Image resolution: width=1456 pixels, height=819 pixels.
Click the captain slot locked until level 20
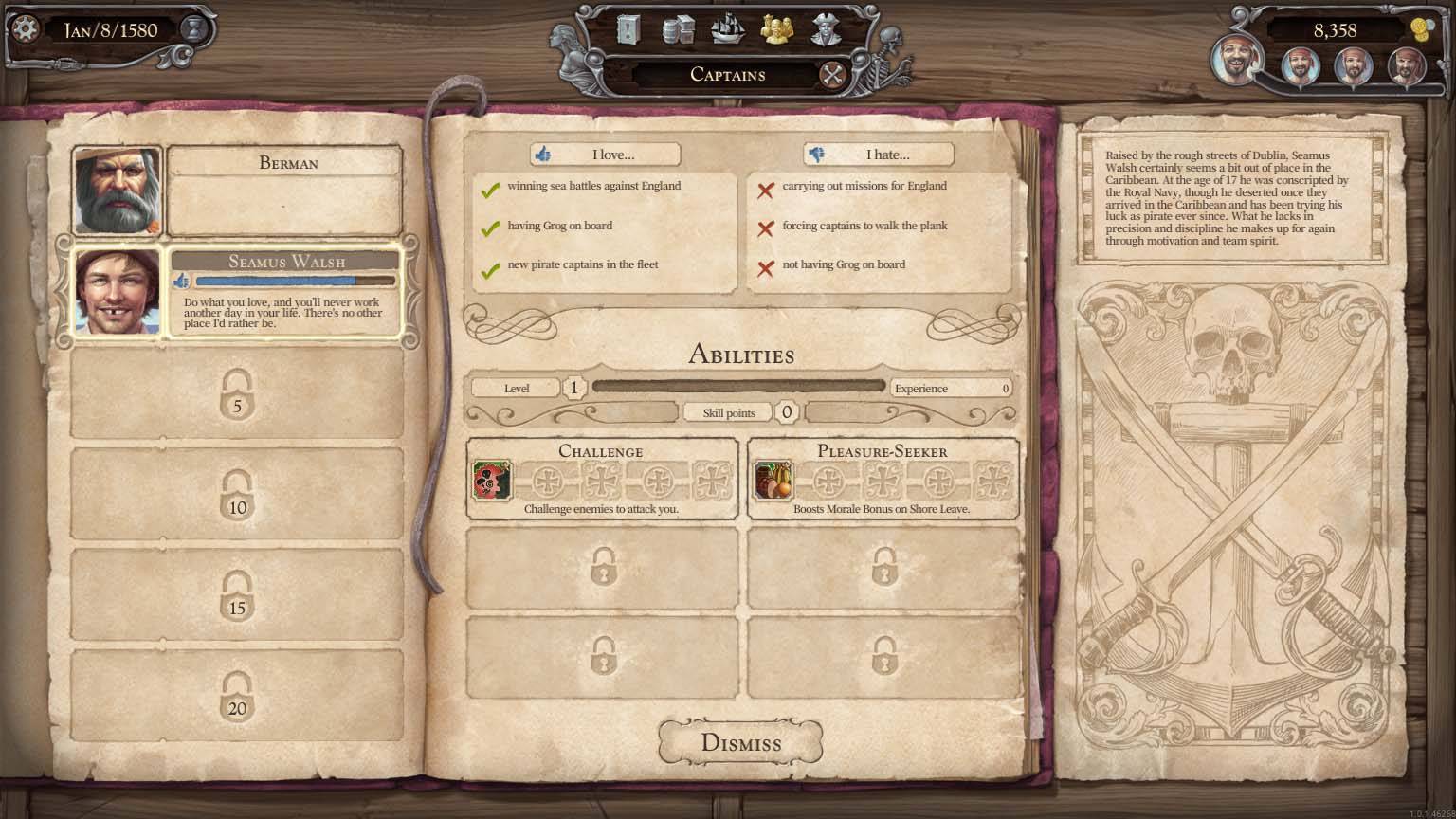coord(237,695)
